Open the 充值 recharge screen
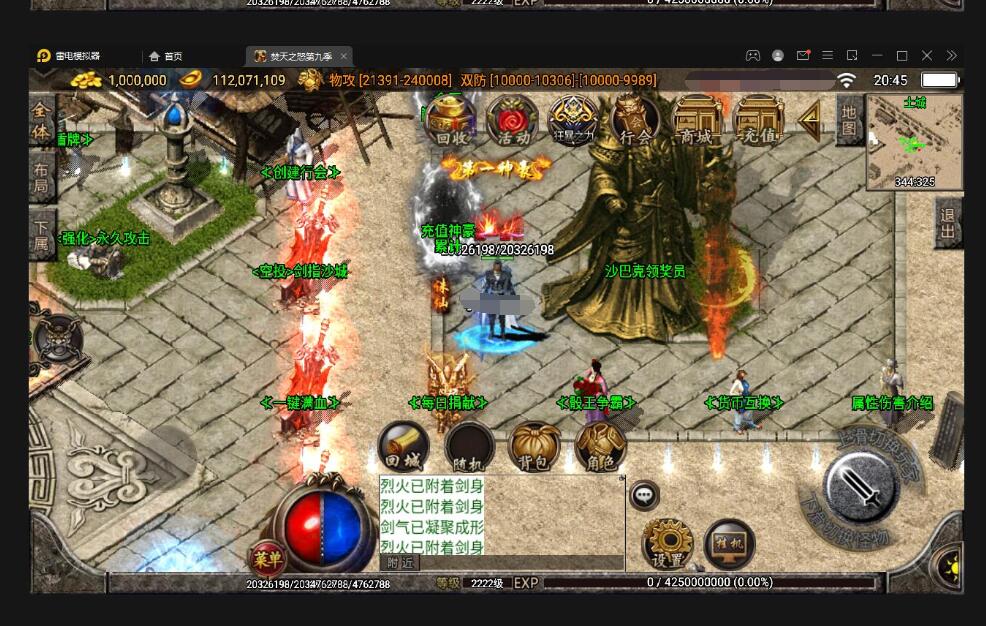Image resolution: width=986 pixels, height=626 pixels. pyautogui.click(x=759, y=121)
